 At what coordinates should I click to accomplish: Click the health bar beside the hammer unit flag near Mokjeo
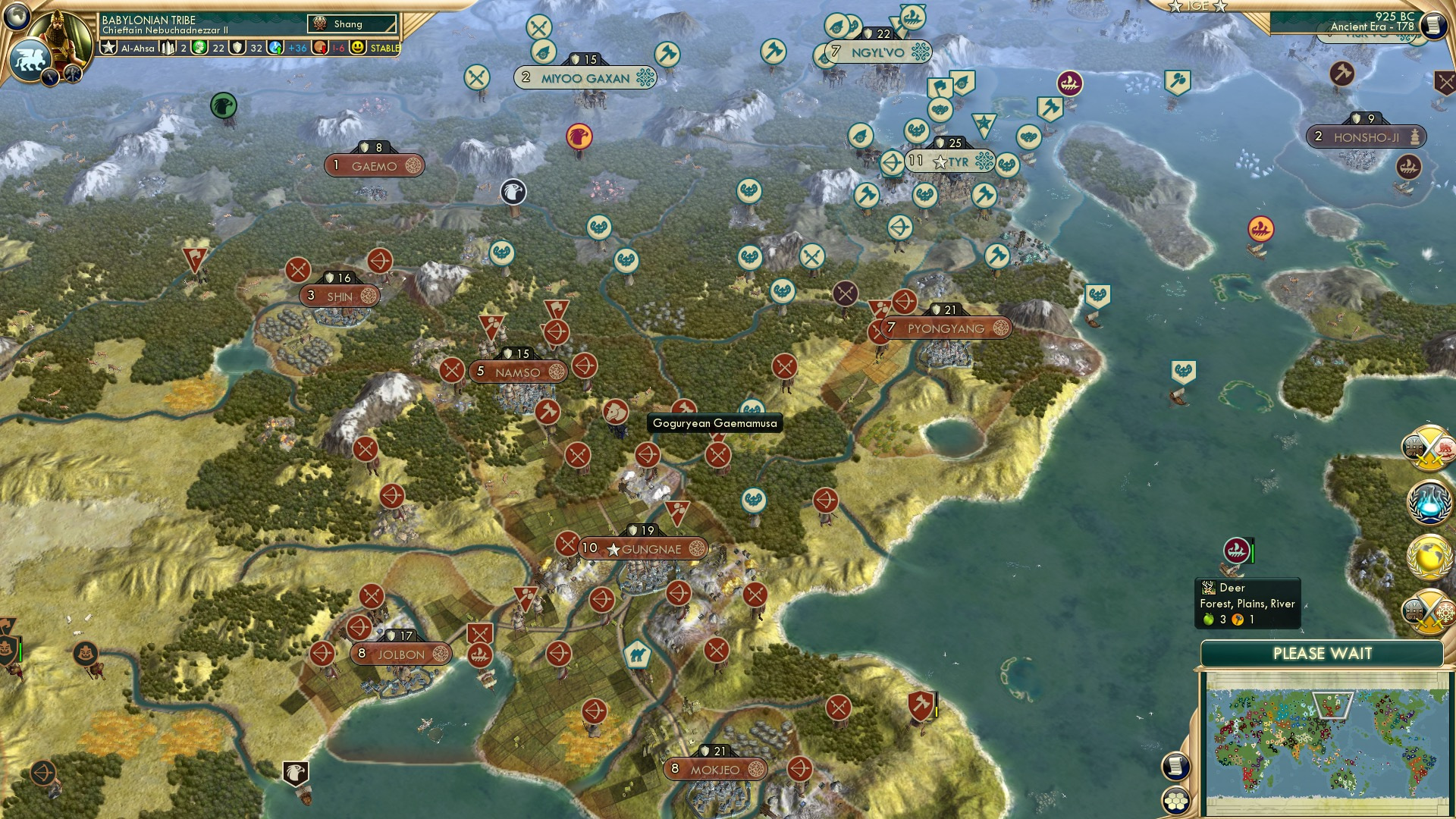[x=937, y=704]
